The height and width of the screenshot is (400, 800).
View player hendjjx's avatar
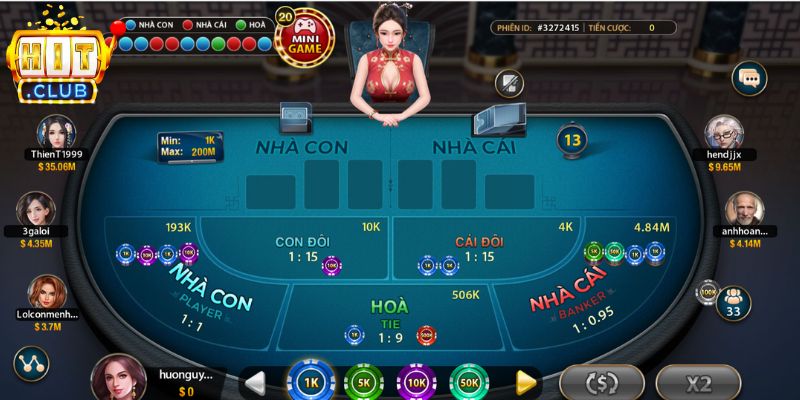pos(725,133)
